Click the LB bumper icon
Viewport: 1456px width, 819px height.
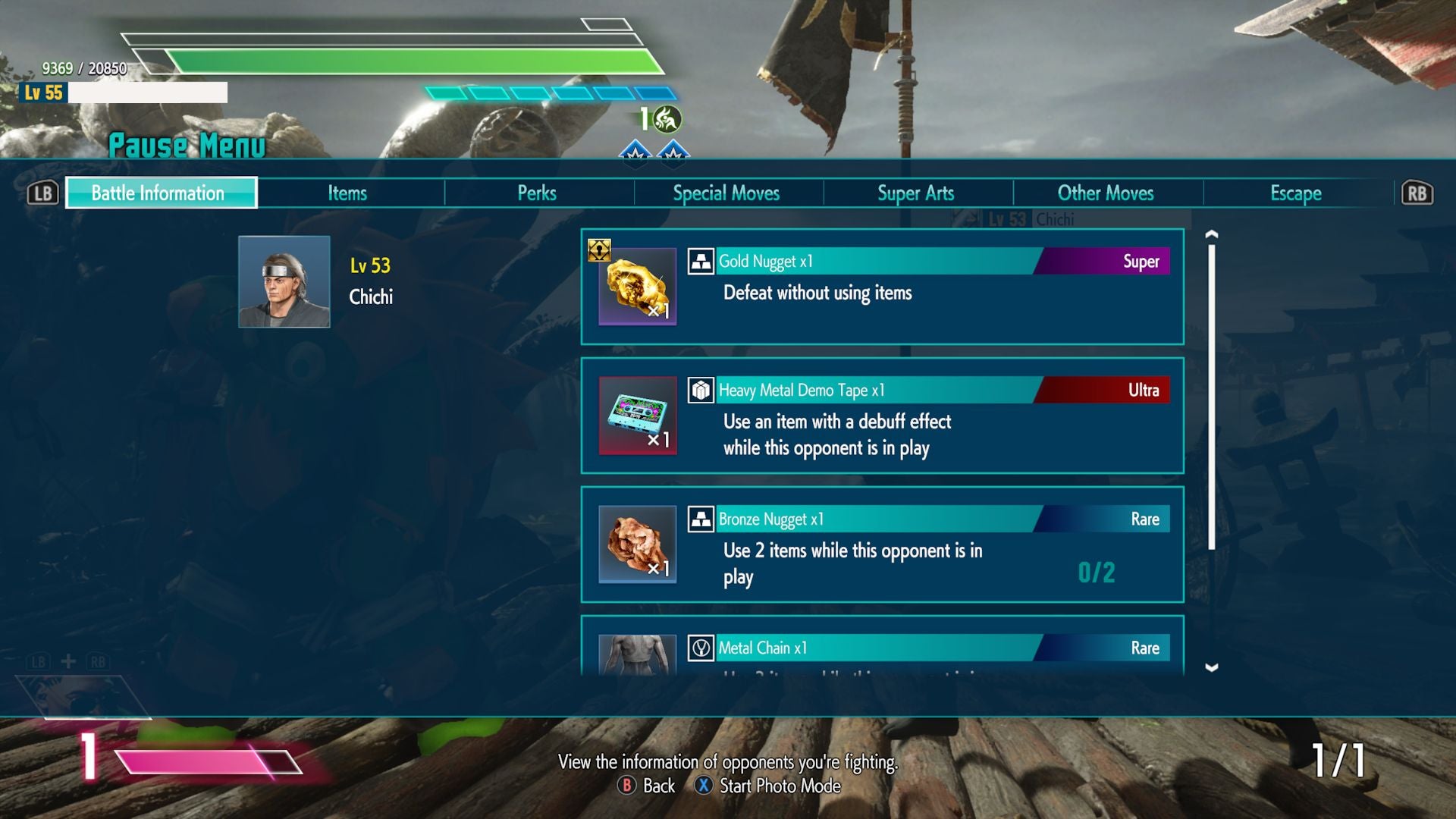click(42, 193)
